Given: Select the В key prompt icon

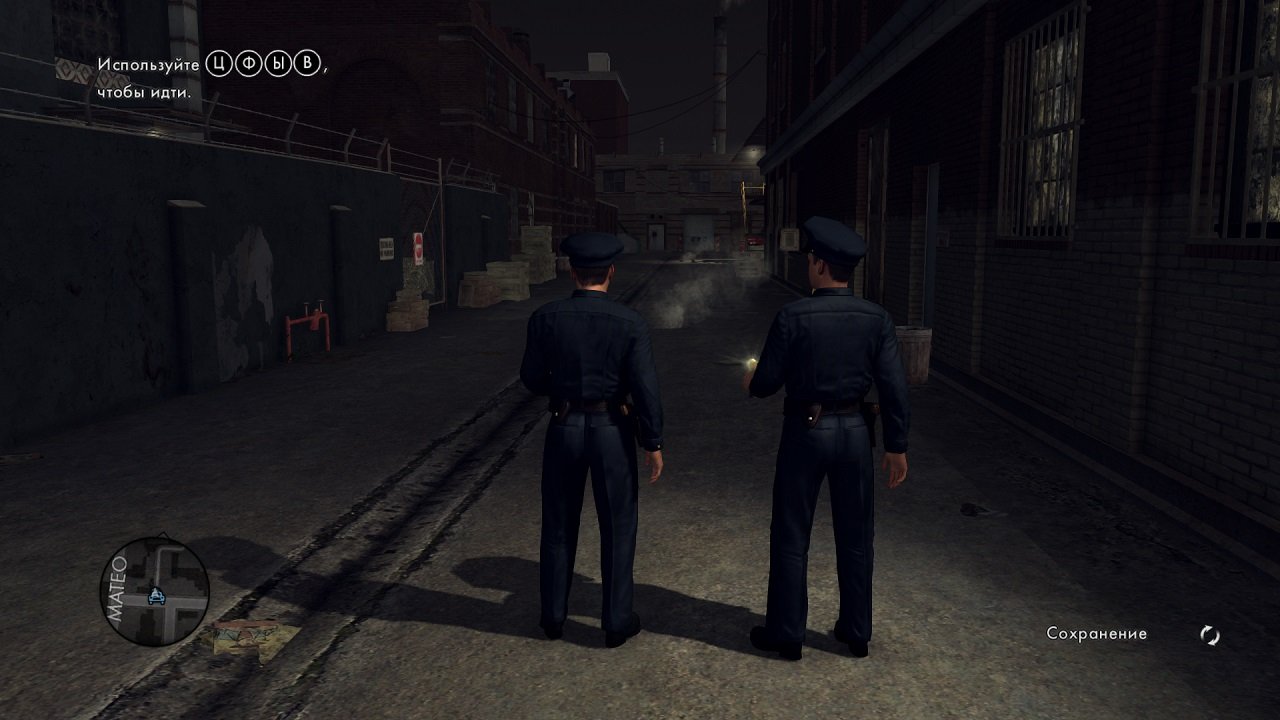Looking at the screenshot, I should tap(307, 64).
